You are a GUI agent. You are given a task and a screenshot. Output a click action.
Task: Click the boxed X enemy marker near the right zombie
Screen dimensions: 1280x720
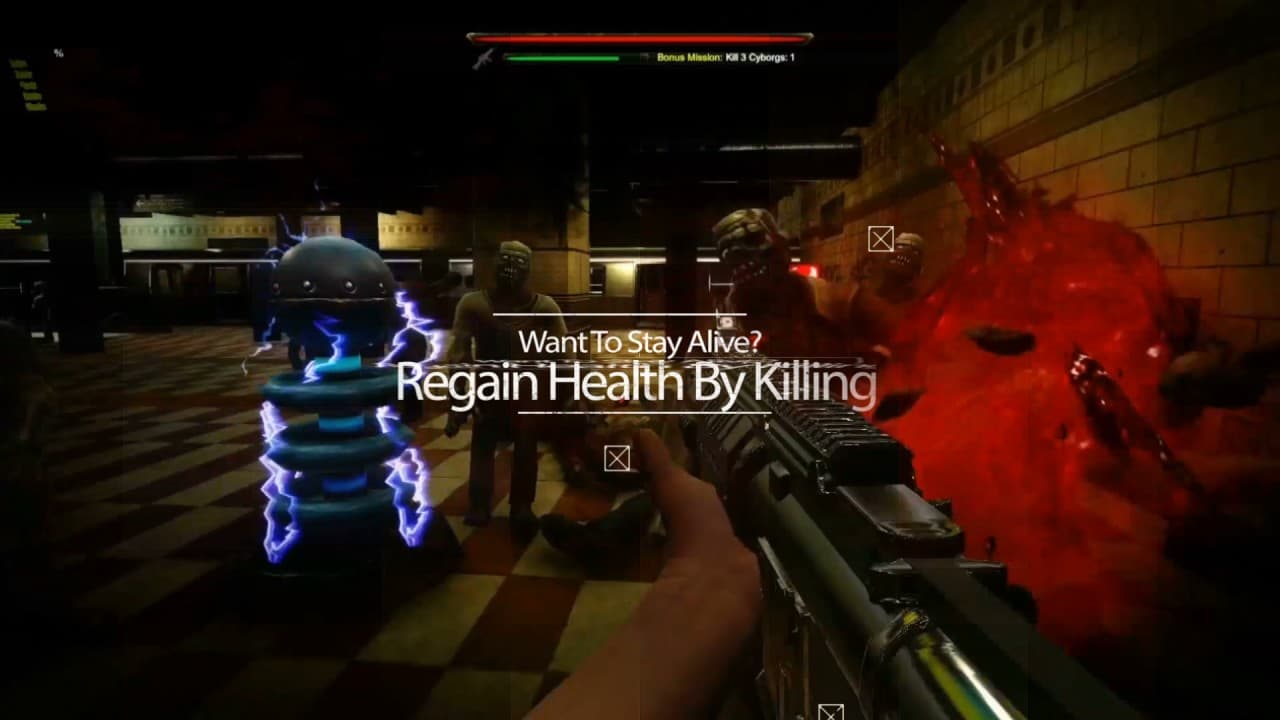(882, 239)
